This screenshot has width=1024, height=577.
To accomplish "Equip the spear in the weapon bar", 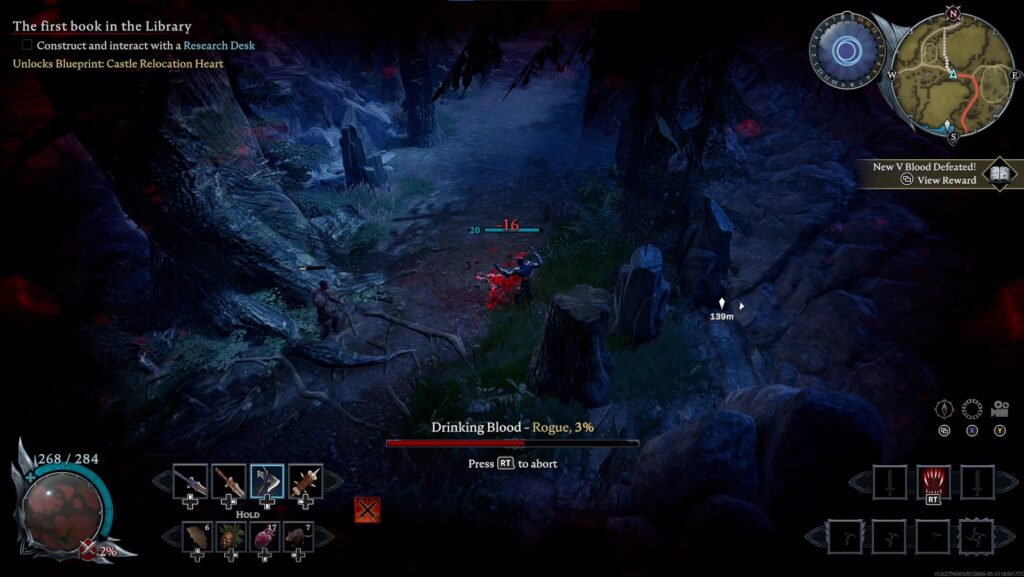I will 228,481.
